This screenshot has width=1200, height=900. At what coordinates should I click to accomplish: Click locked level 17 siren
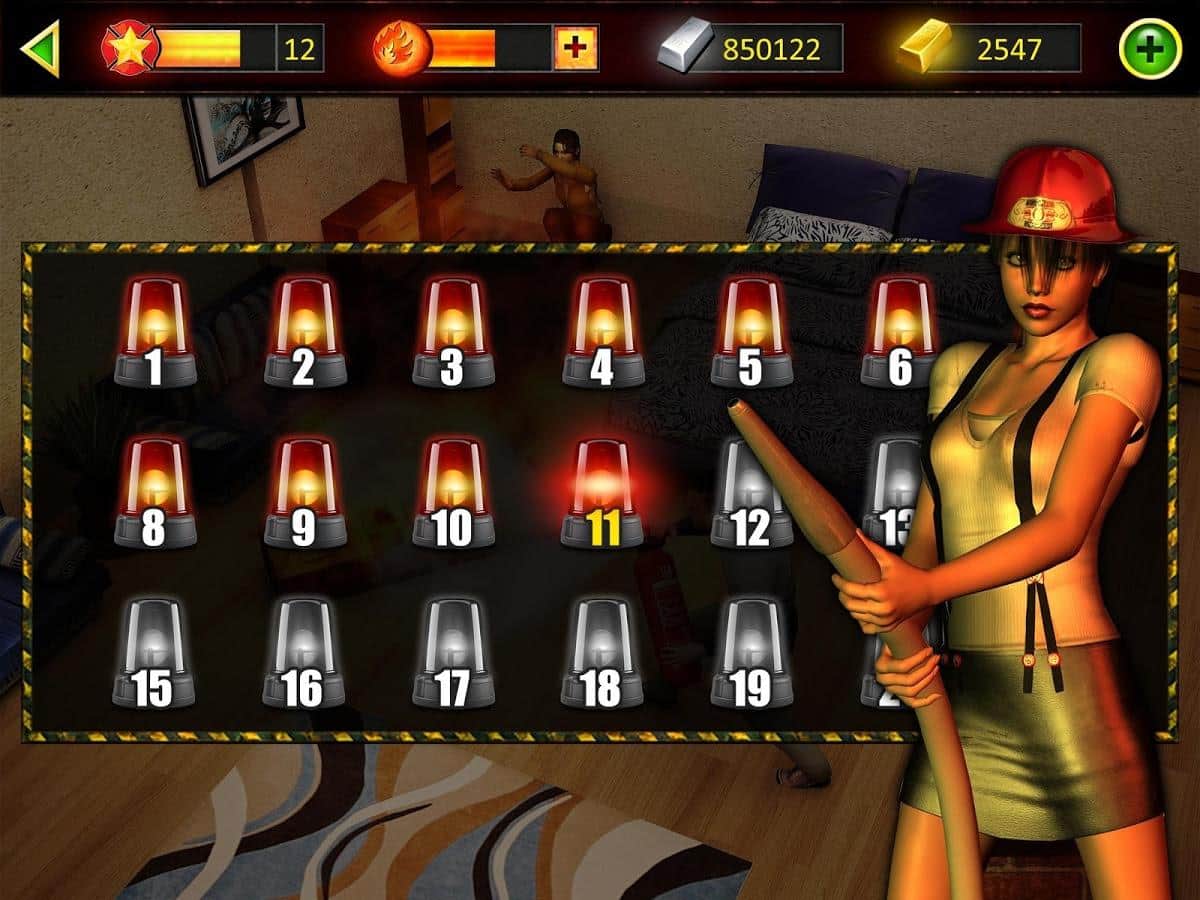[452, 653]
